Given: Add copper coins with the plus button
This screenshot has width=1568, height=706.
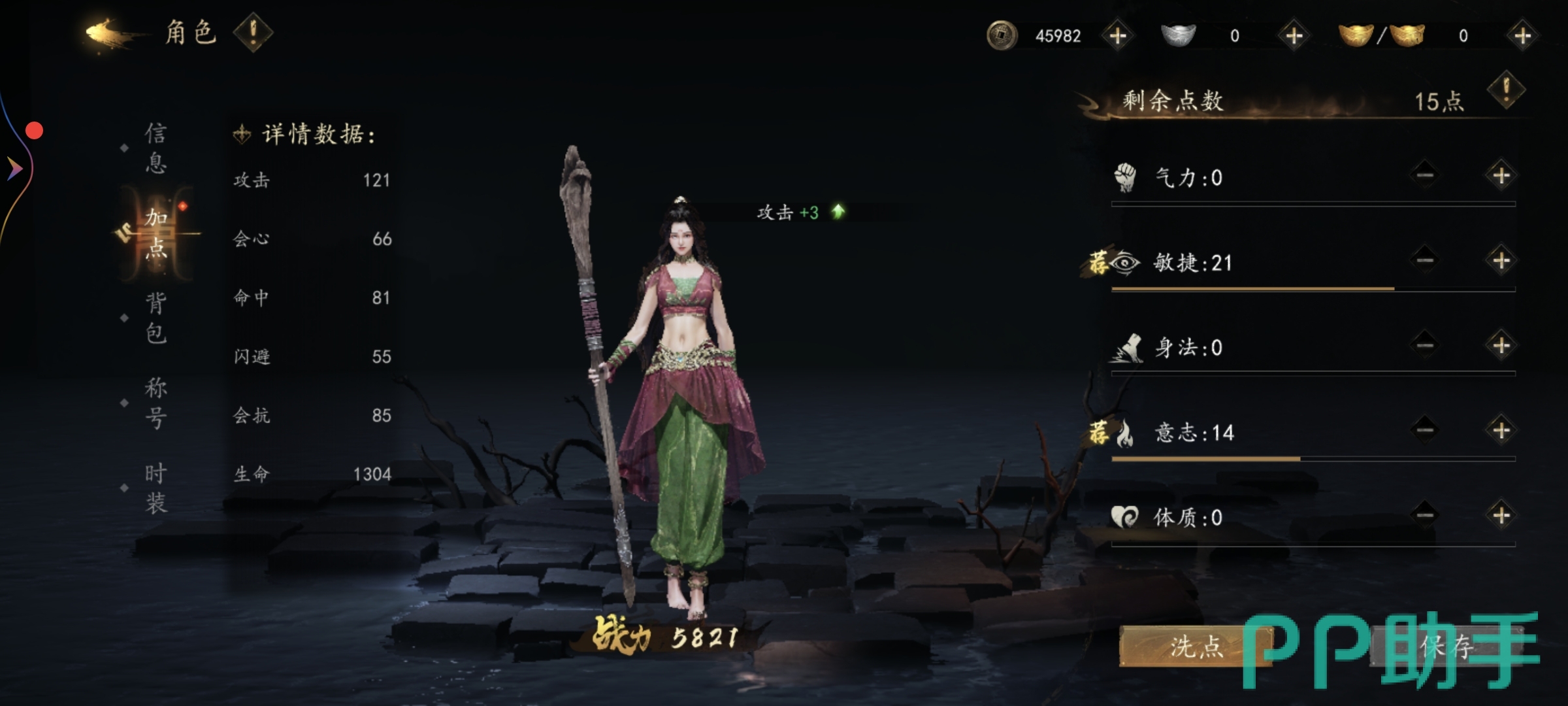Looking at the screenshot, I should point(1118,35).
